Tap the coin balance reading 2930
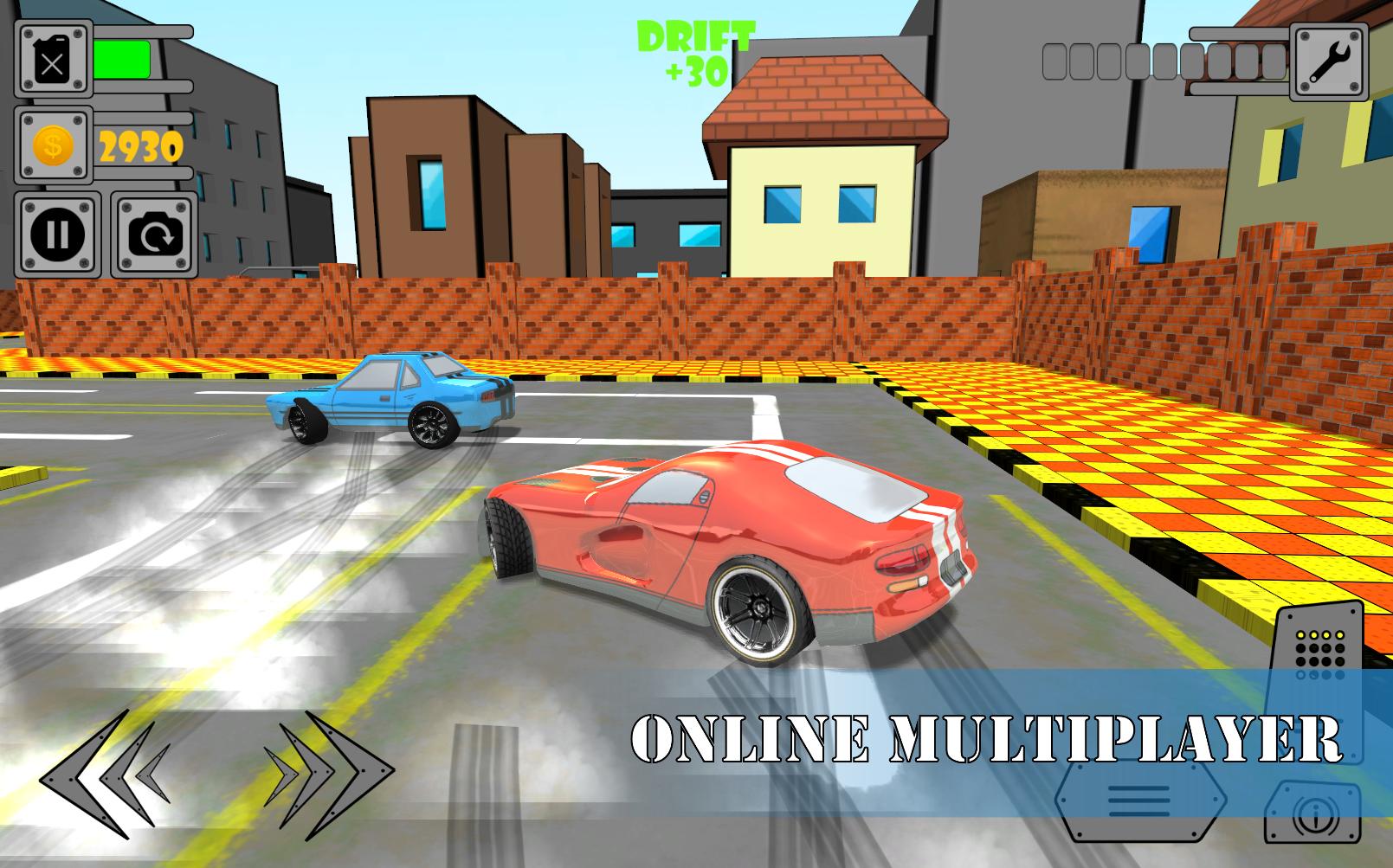Viewport: 1393px width, 868px height. 141,145
